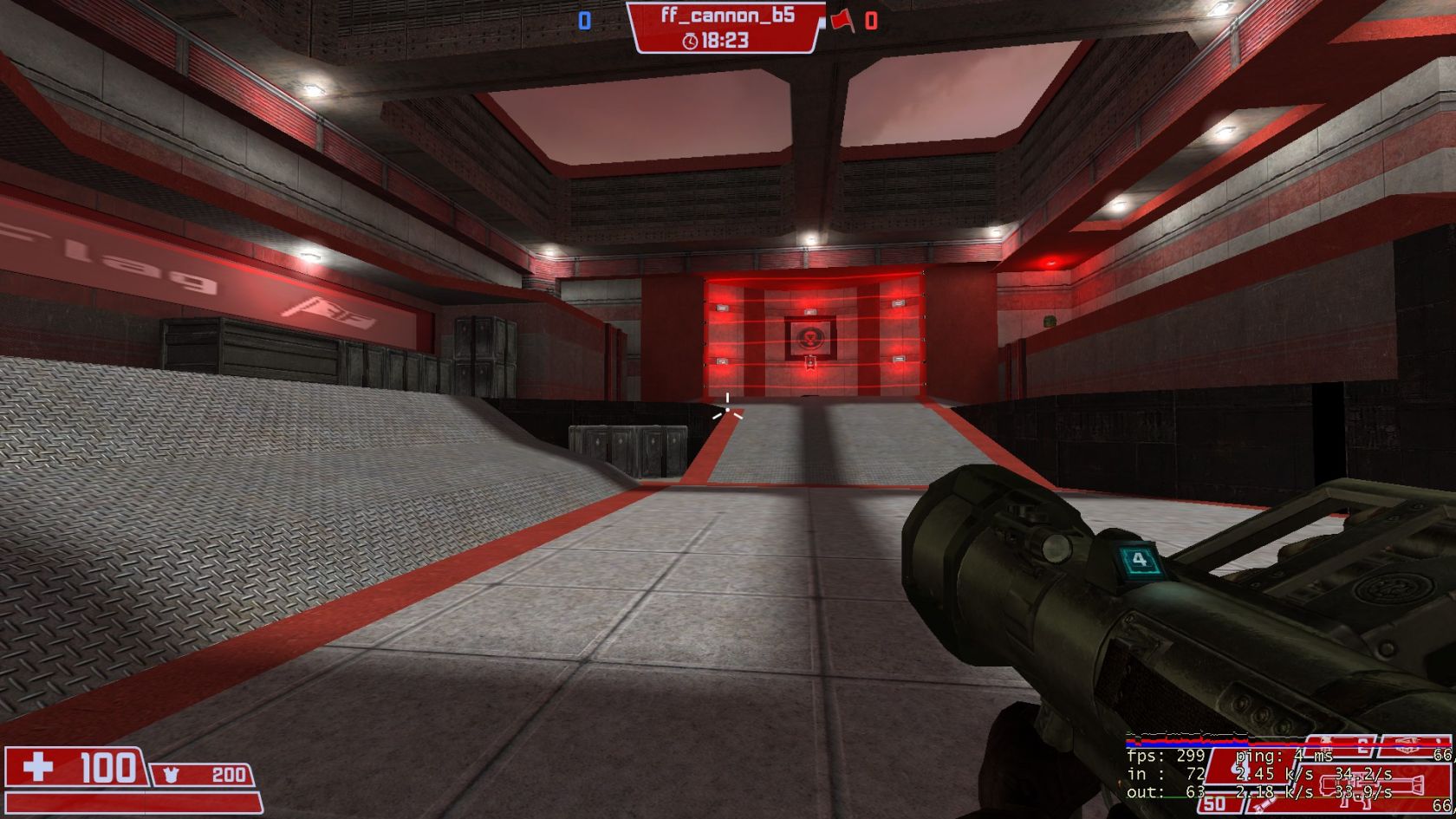Click the red flag status icon
This screenshot has width=1456, height=819.
[842, 20]
